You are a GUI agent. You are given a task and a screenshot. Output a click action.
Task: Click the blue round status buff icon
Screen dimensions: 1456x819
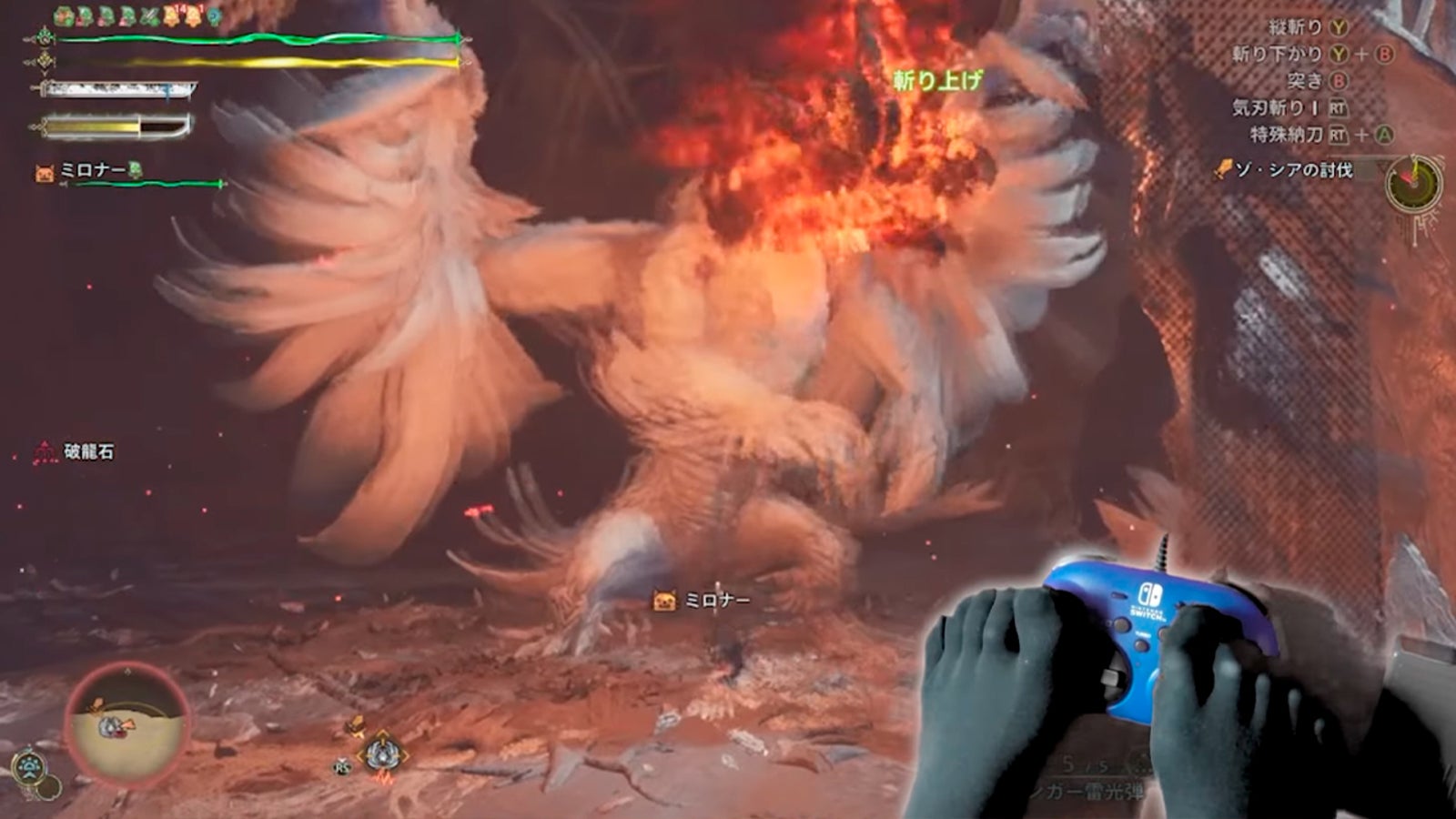213,16
